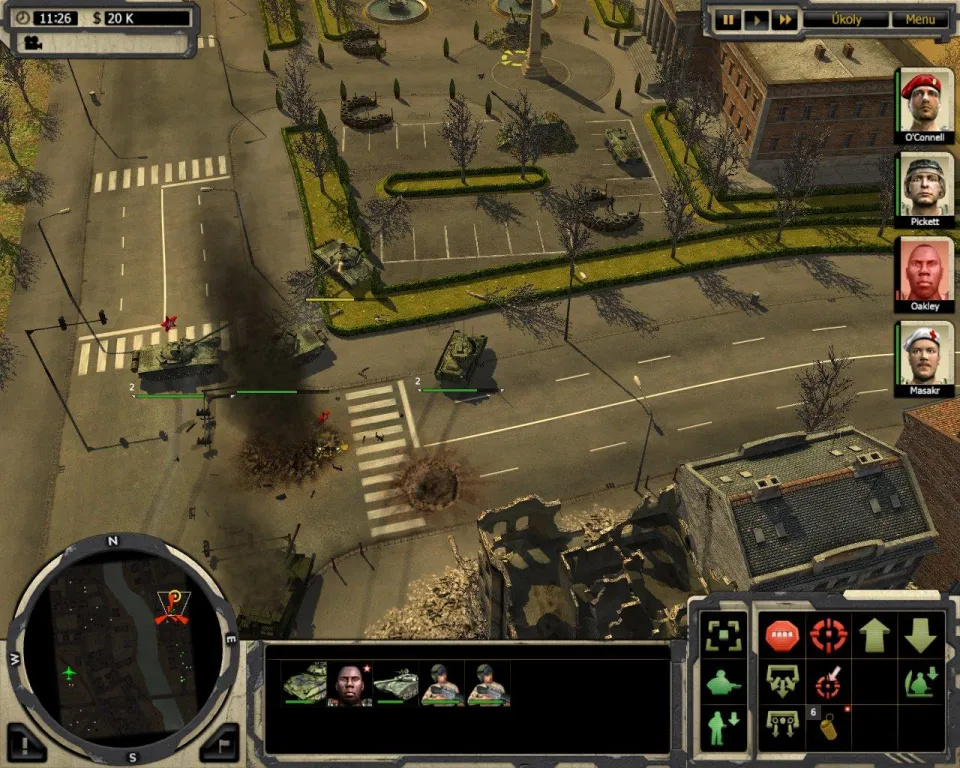Fast-forward the game speed
Viewport: 960px width, 768px height.
point(785,19)
